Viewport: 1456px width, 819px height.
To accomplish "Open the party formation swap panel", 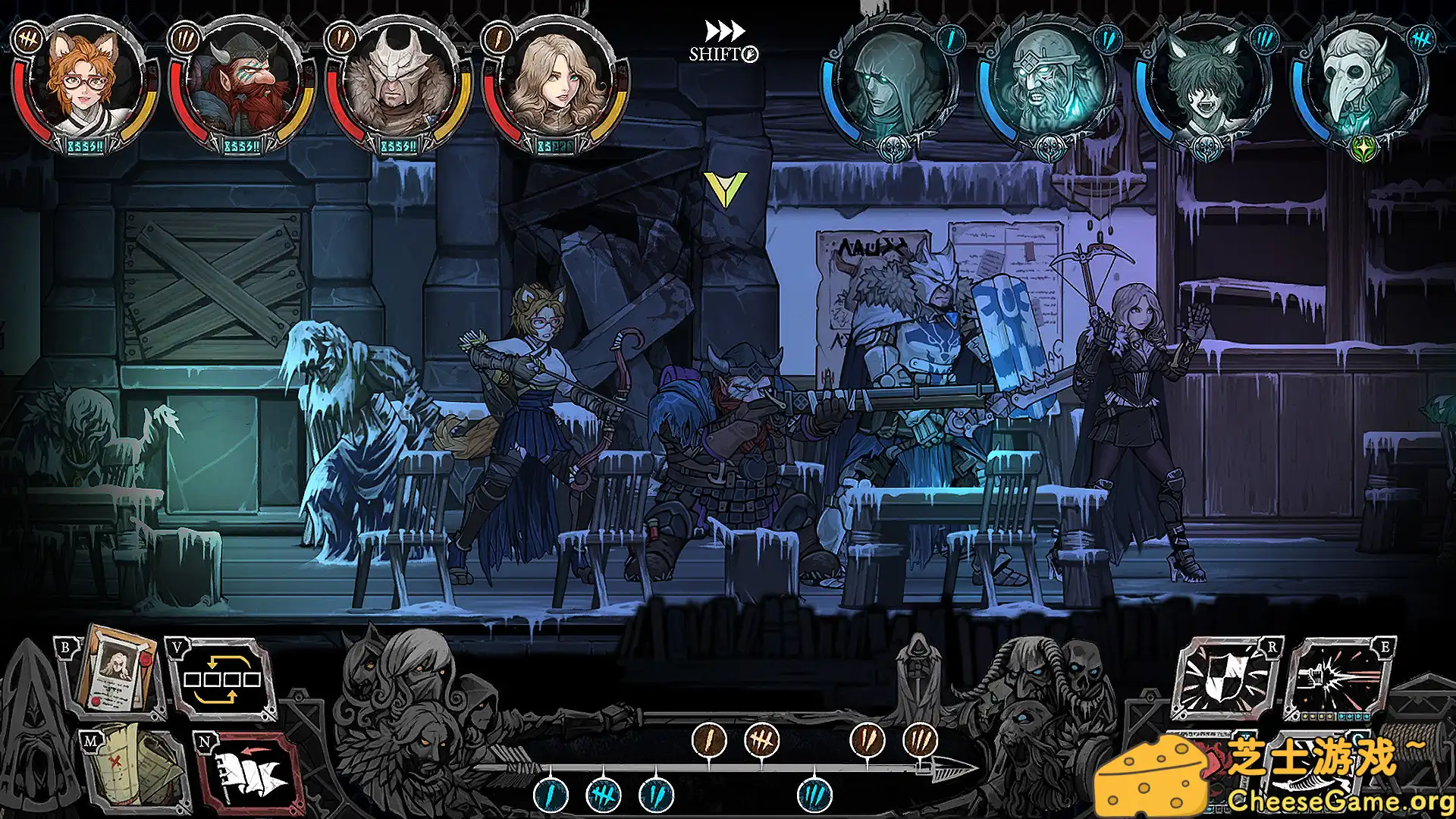I will click(x=224, y=679).
